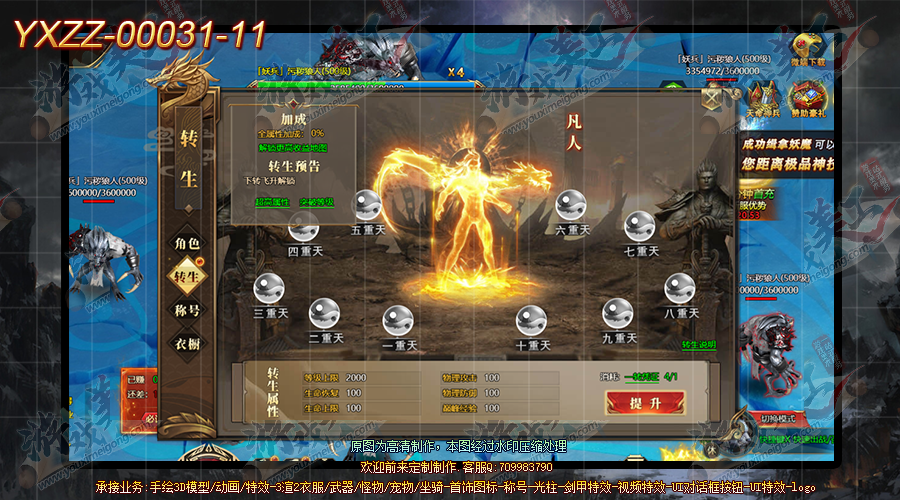Image resolution: width=900 pixels, height=500 pixels.
Task: Click the 四重天 orb
Action: [305, 229]
